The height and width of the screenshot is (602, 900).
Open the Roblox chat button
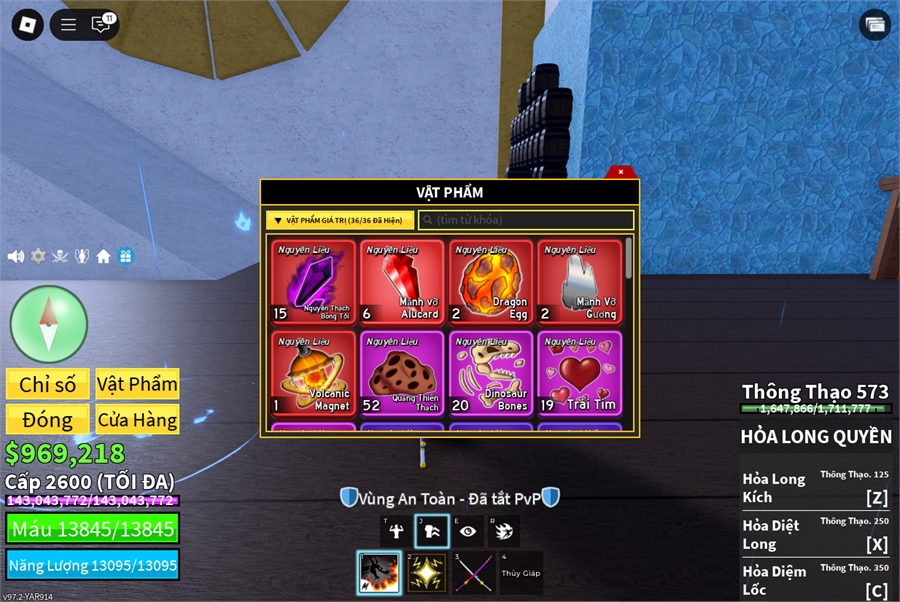pos(101,25)
